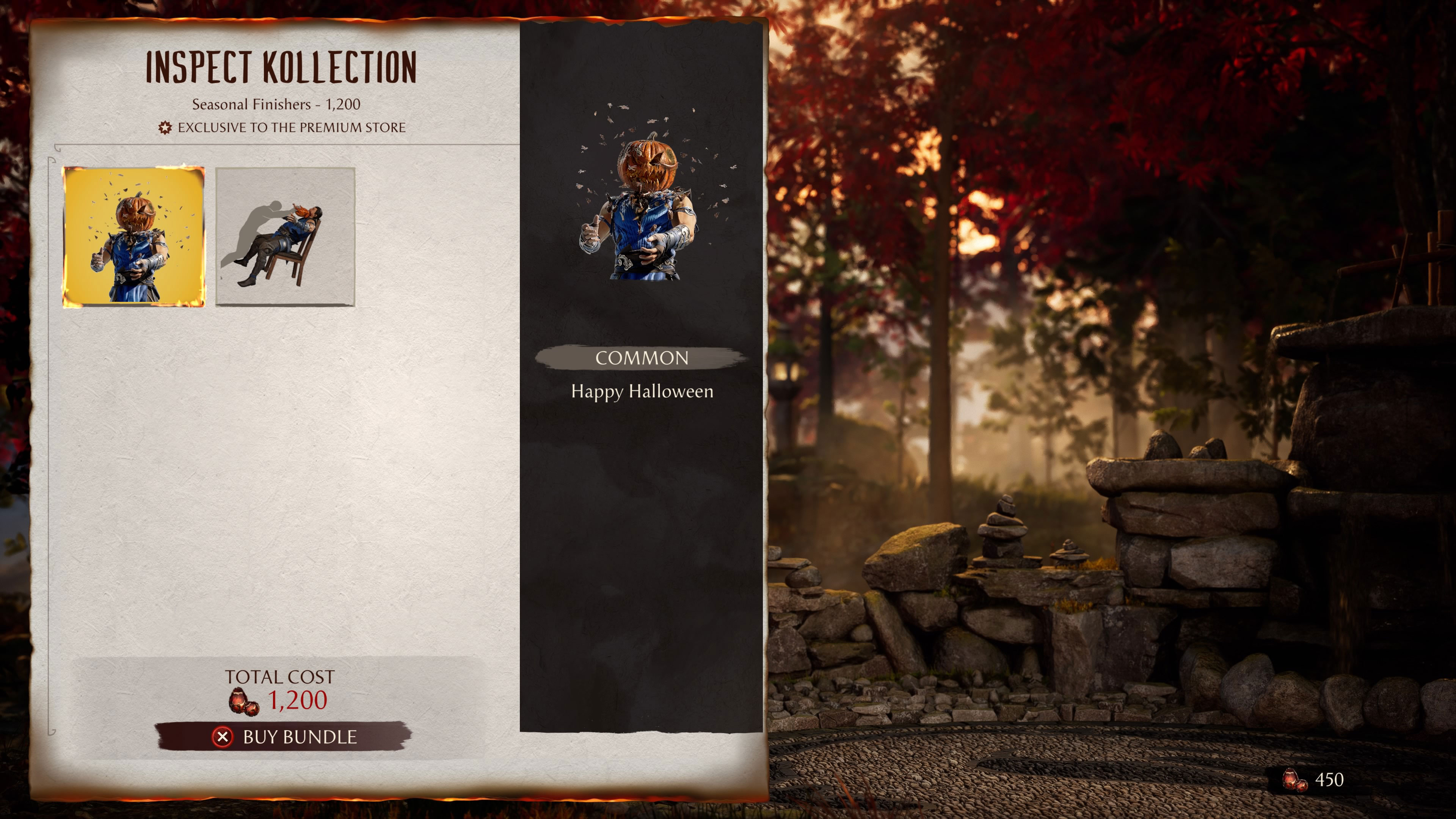Image resolution: width=1456 pixels, height=819 pixels.
Task: Click the premium store exclusivity star icon
Action: 166,127
